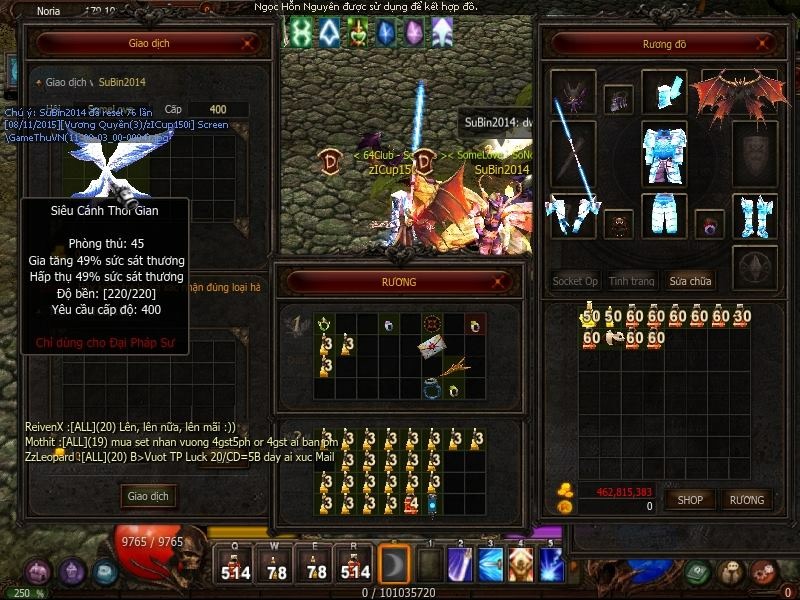Open the SHOP from the inventory panel
The image size is (800, 600).
(690, 499)
